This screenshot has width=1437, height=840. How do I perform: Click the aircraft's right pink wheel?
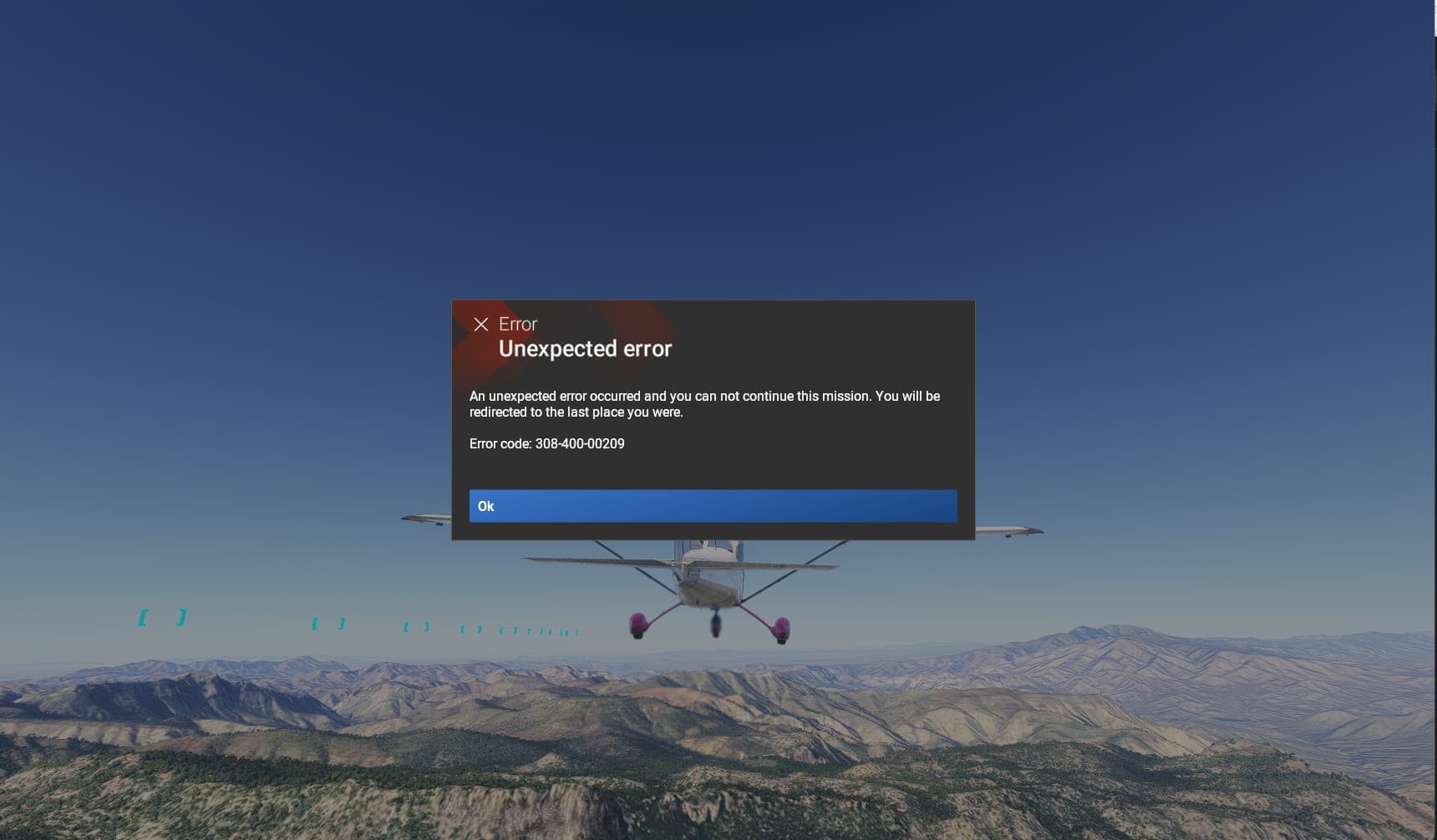click(782, 628)
